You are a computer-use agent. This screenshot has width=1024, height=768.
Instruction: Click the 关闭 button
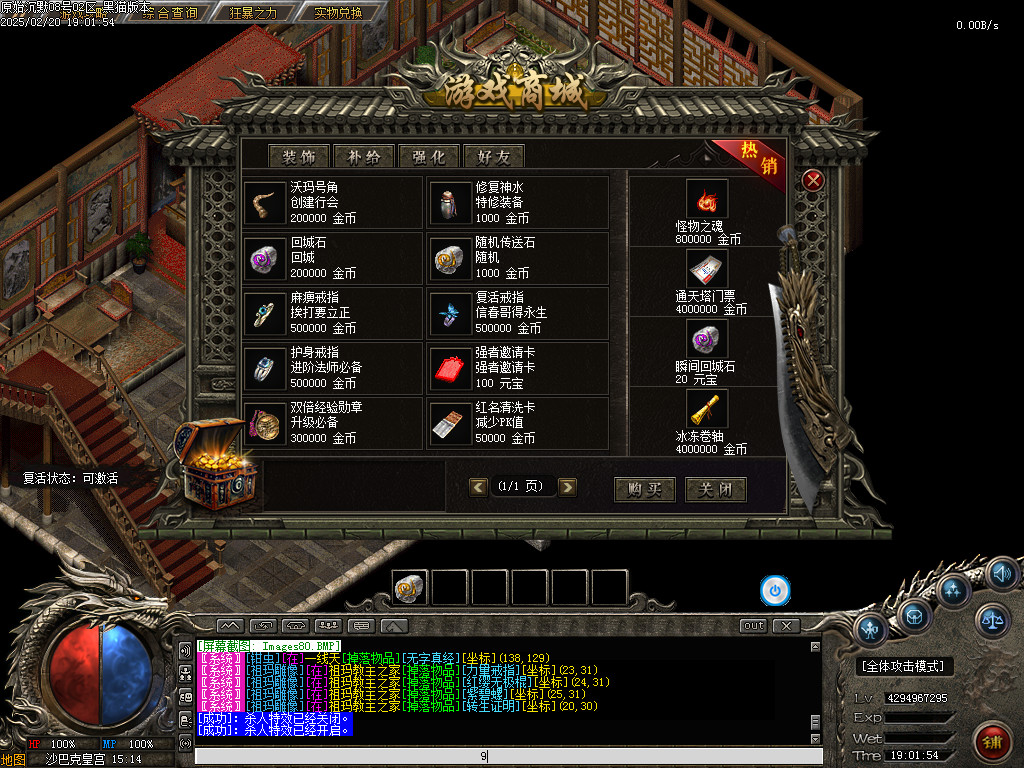click(716, 489)
